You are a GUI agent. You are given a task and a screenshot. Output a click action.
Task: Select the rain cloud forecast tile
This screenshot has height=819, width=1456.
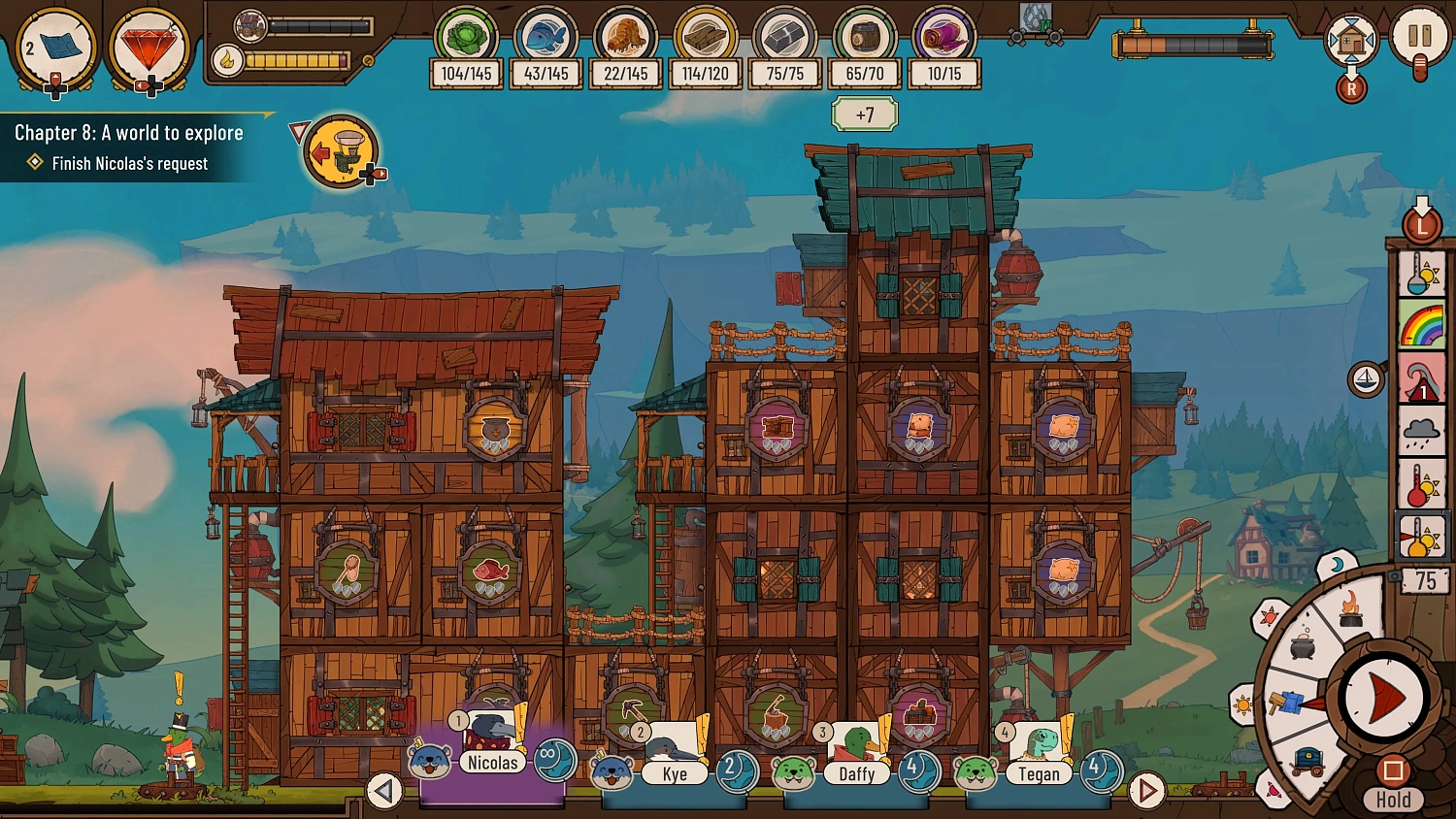point(1422,430)
